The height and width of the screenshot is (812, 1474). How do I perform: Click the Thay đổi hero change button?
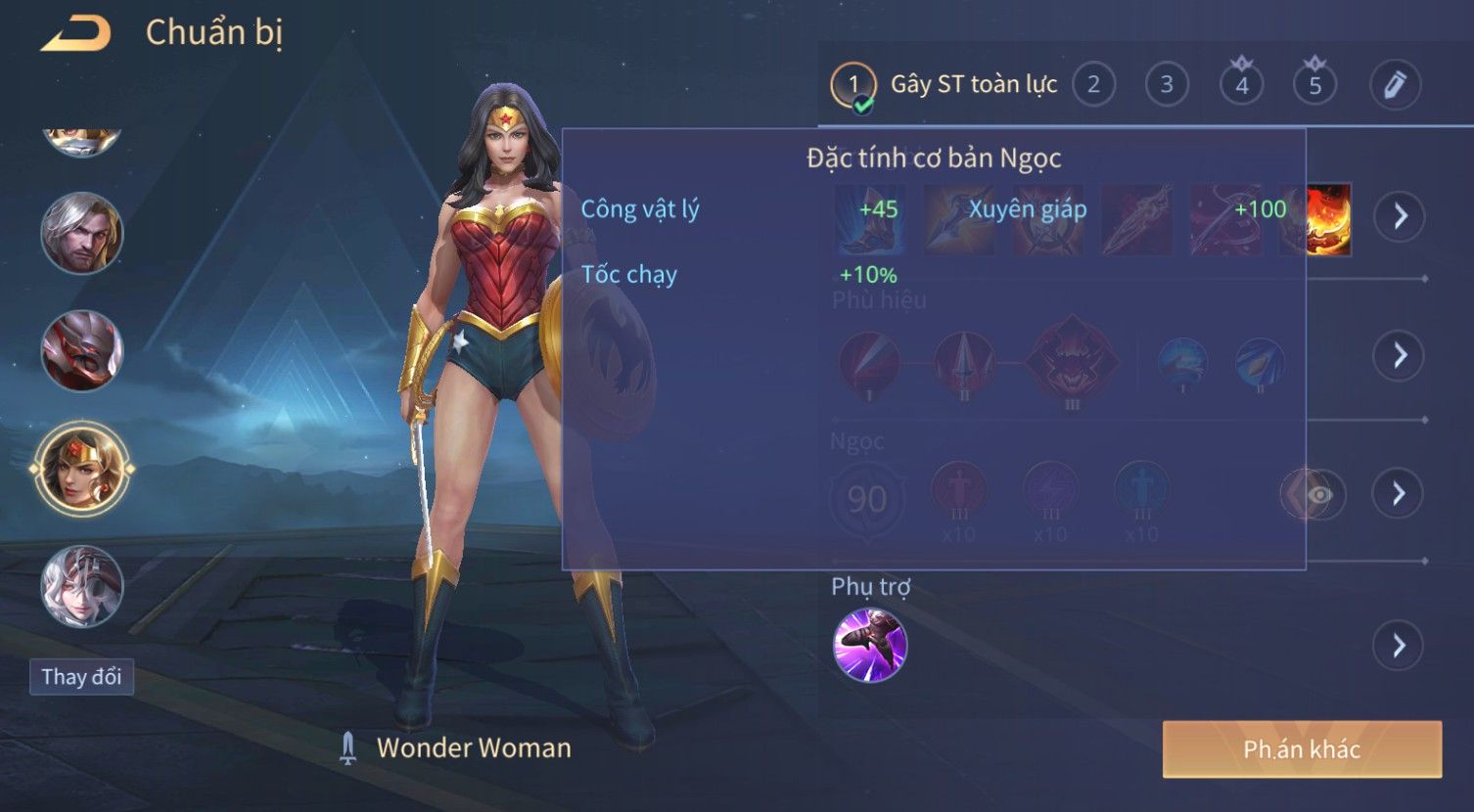tap(81, 677)
